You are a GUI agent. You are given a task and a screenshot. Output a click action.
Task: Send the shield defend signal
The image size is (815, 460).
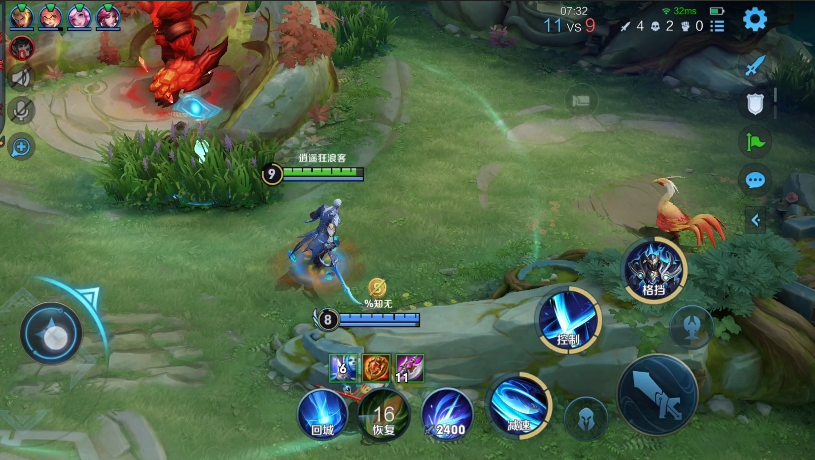755,103
